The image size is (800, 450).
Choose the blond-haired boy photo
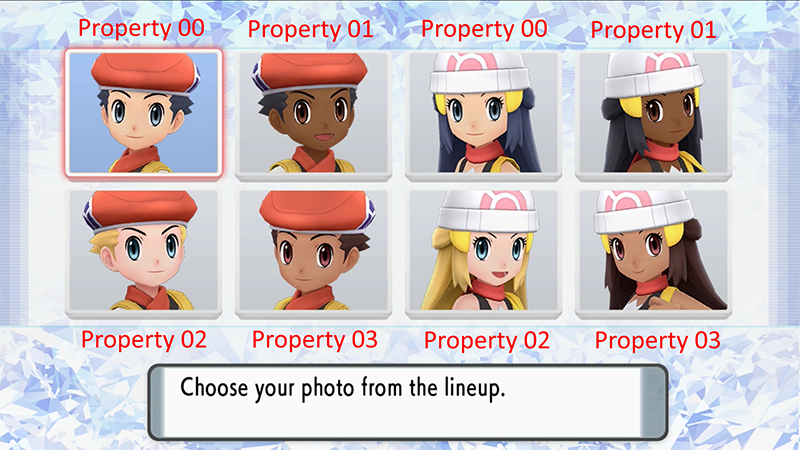142,250
